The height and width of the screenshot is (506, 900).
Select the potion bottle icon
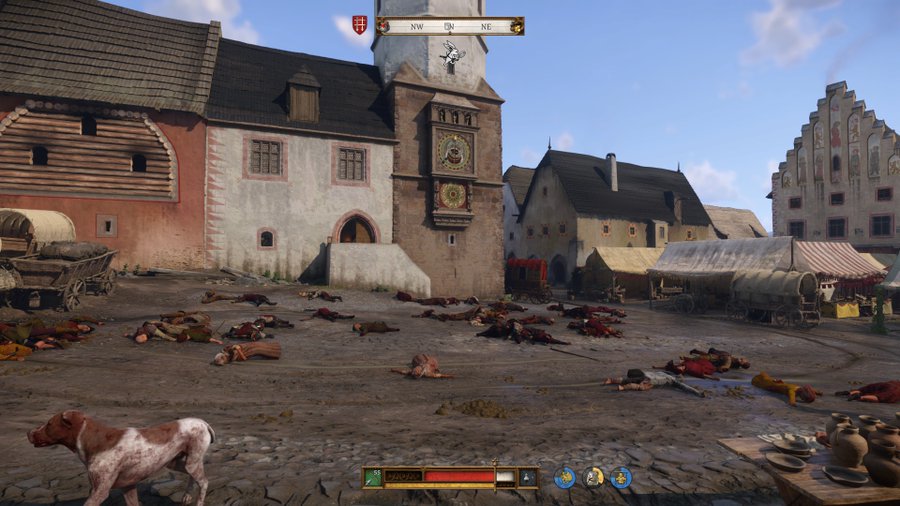[x=525, y=478]
